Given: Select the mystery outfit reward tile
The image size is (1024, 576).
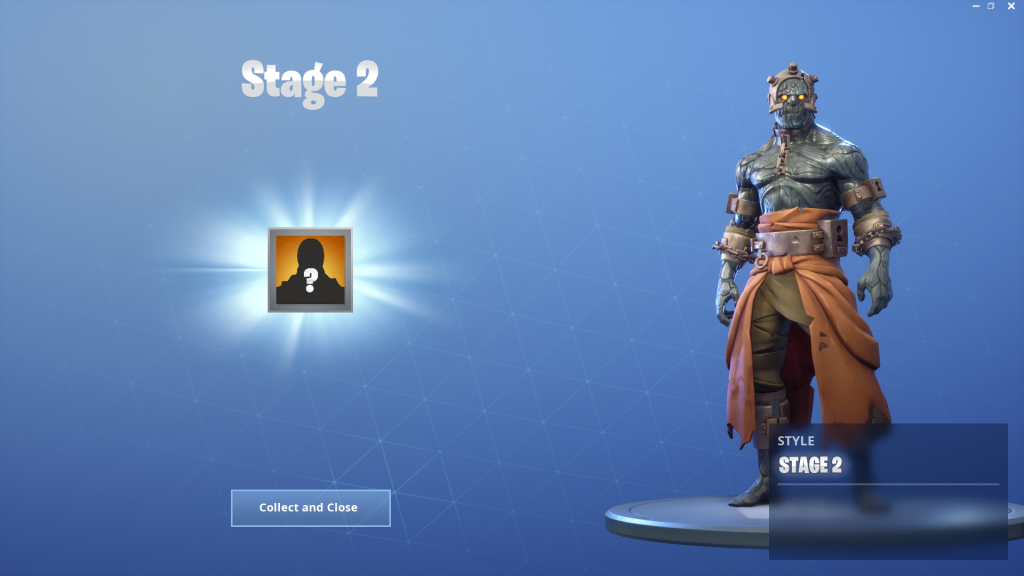Looking at the screenshot, I should (310, 270).
